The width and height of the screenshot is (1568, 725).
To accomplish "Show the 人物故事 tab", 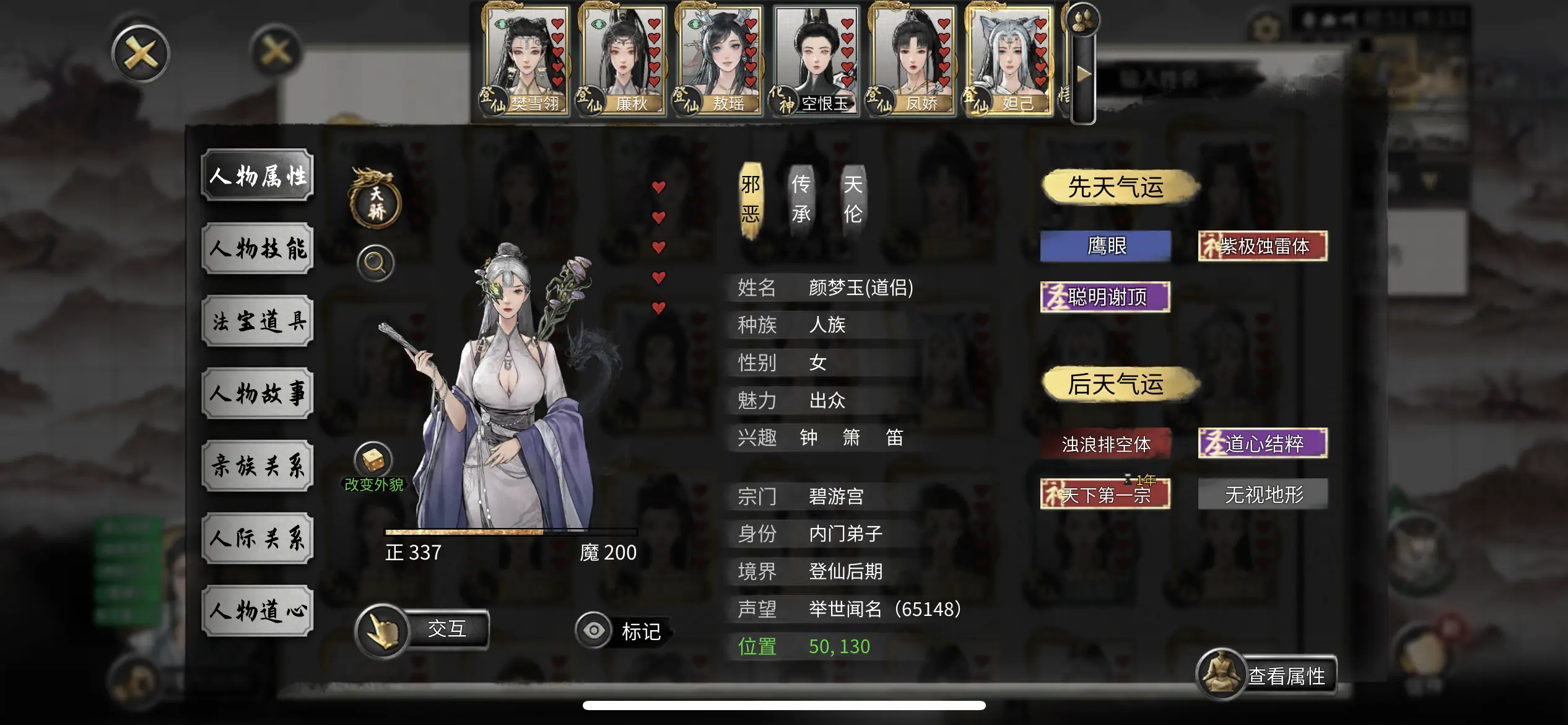I will pyautogui.click(x=258, y=393).
